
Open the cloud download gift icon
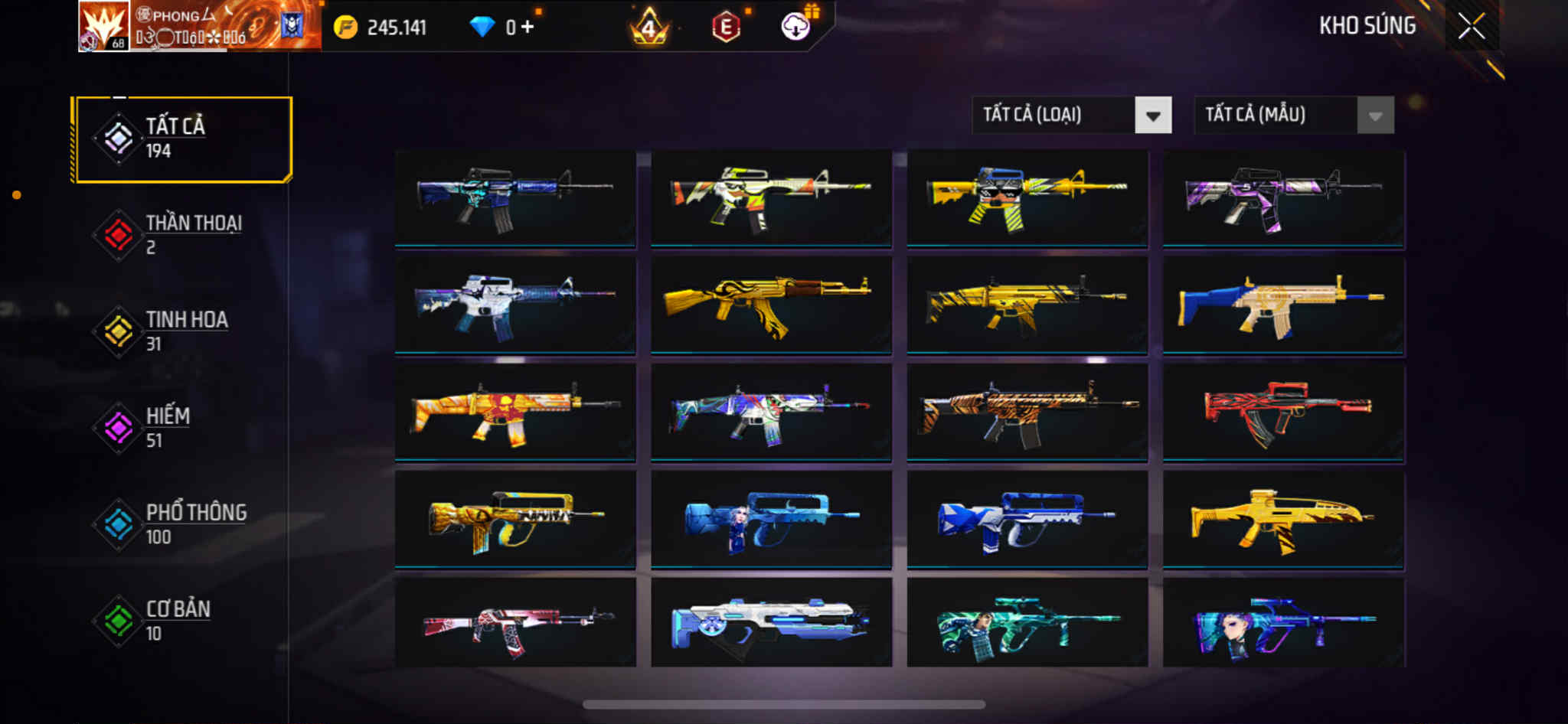(x=796, y=28)
